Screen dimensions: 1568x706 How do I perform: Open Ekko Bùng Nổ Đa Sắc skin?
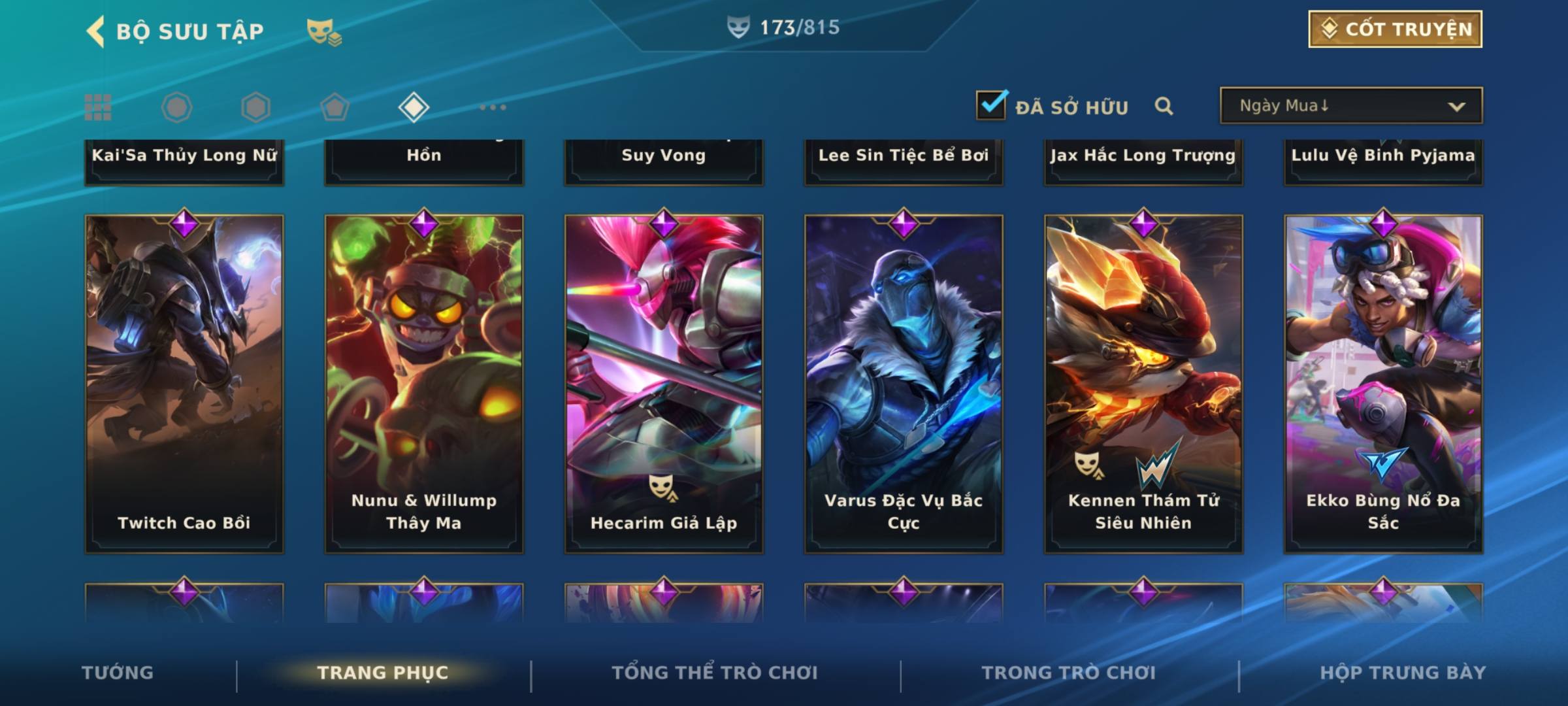pos(1383,384)
